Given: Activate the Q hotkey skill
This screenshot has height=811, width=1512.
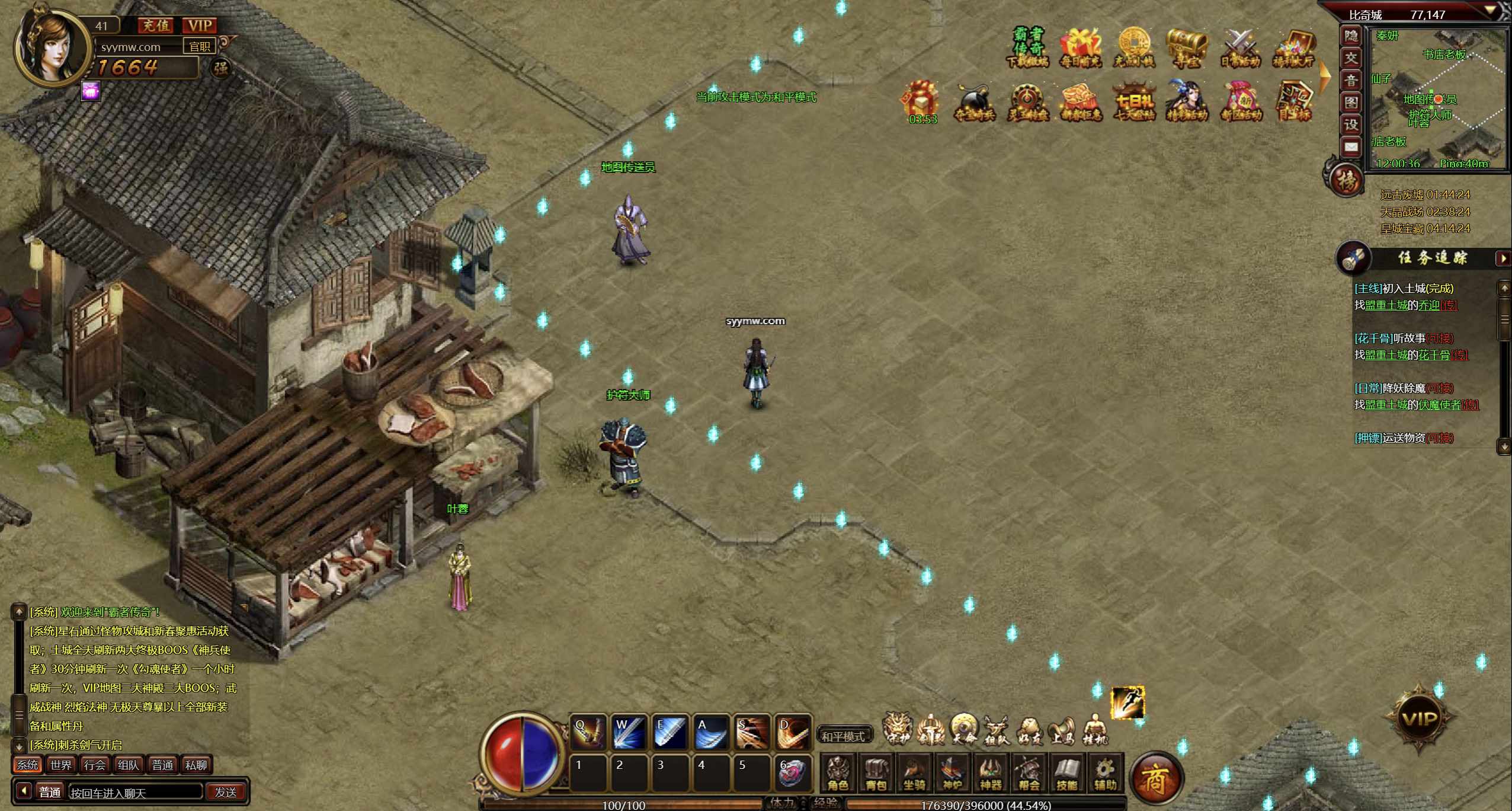Looking at the screenshot, I should pos(588,733).
